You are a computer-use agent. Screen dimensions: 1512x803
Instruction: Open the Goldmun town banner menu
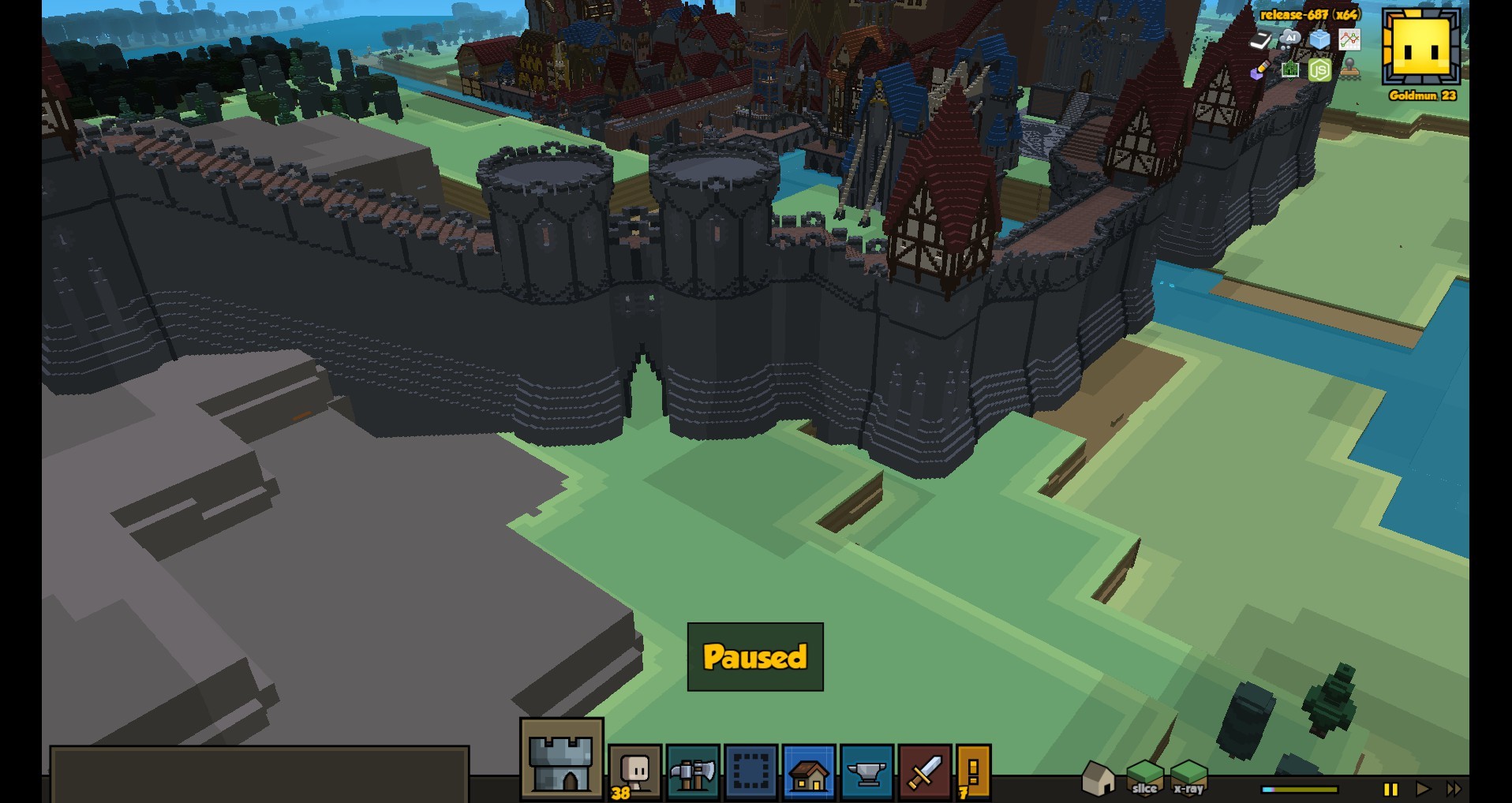tap(1421, 47)
